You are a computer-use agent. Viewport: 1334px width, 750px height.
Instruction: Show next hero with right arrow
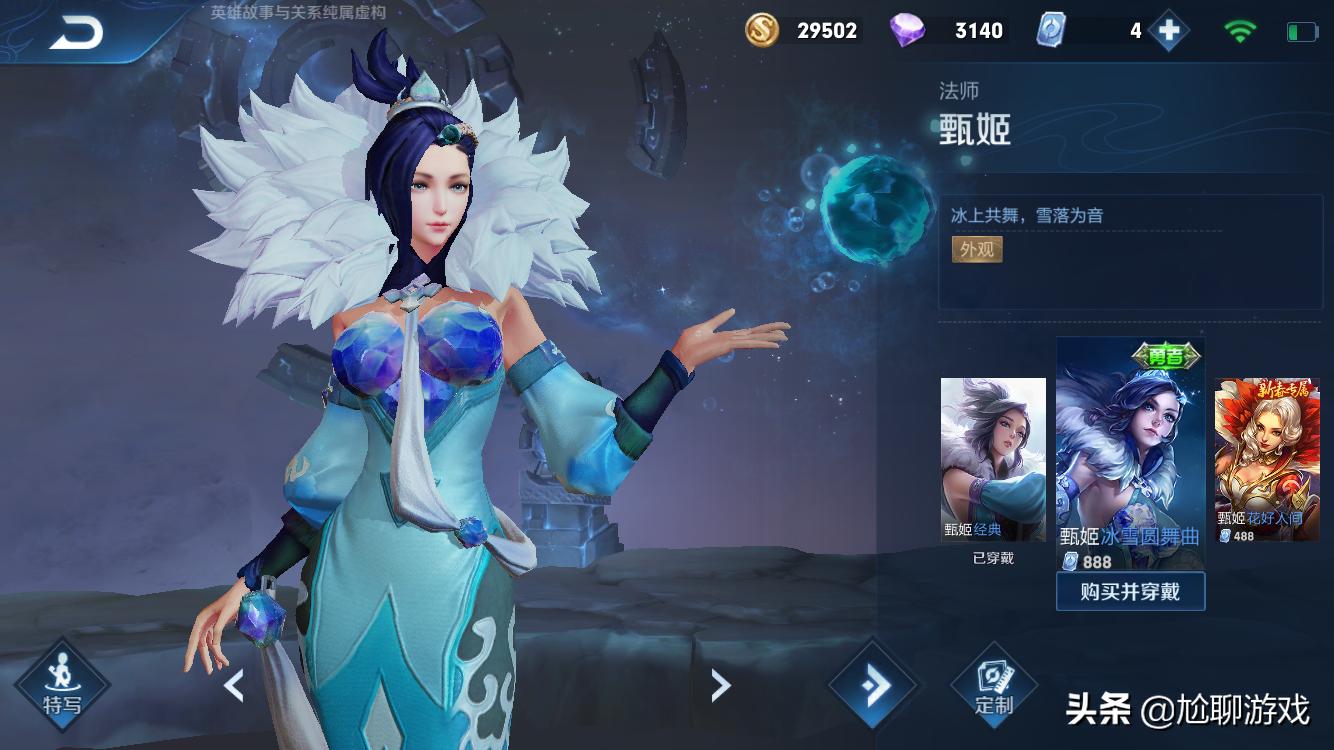(x=720, y=686)
